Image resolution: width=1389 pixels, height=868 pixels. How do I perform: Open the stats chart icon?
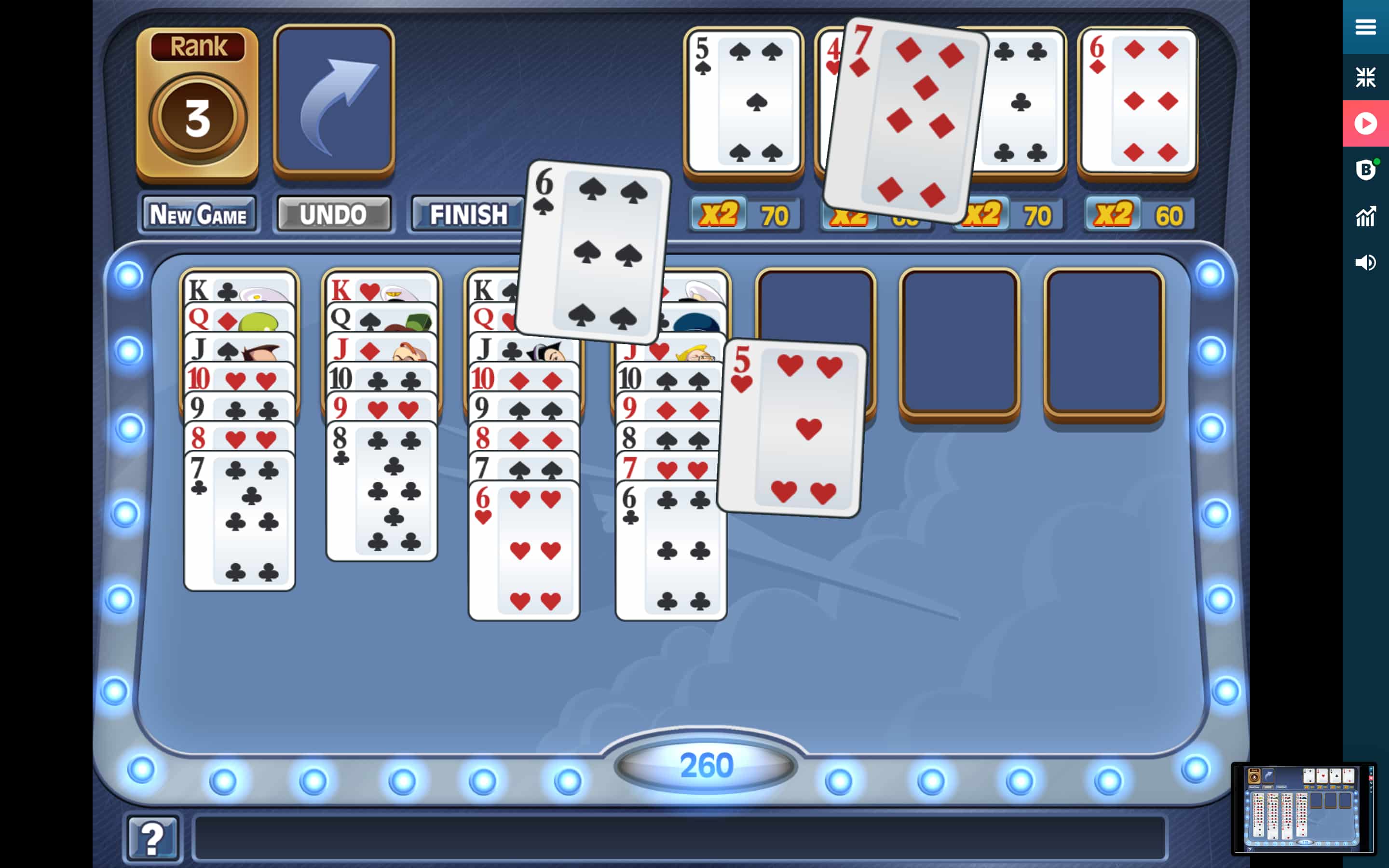tap(1365, 217)
